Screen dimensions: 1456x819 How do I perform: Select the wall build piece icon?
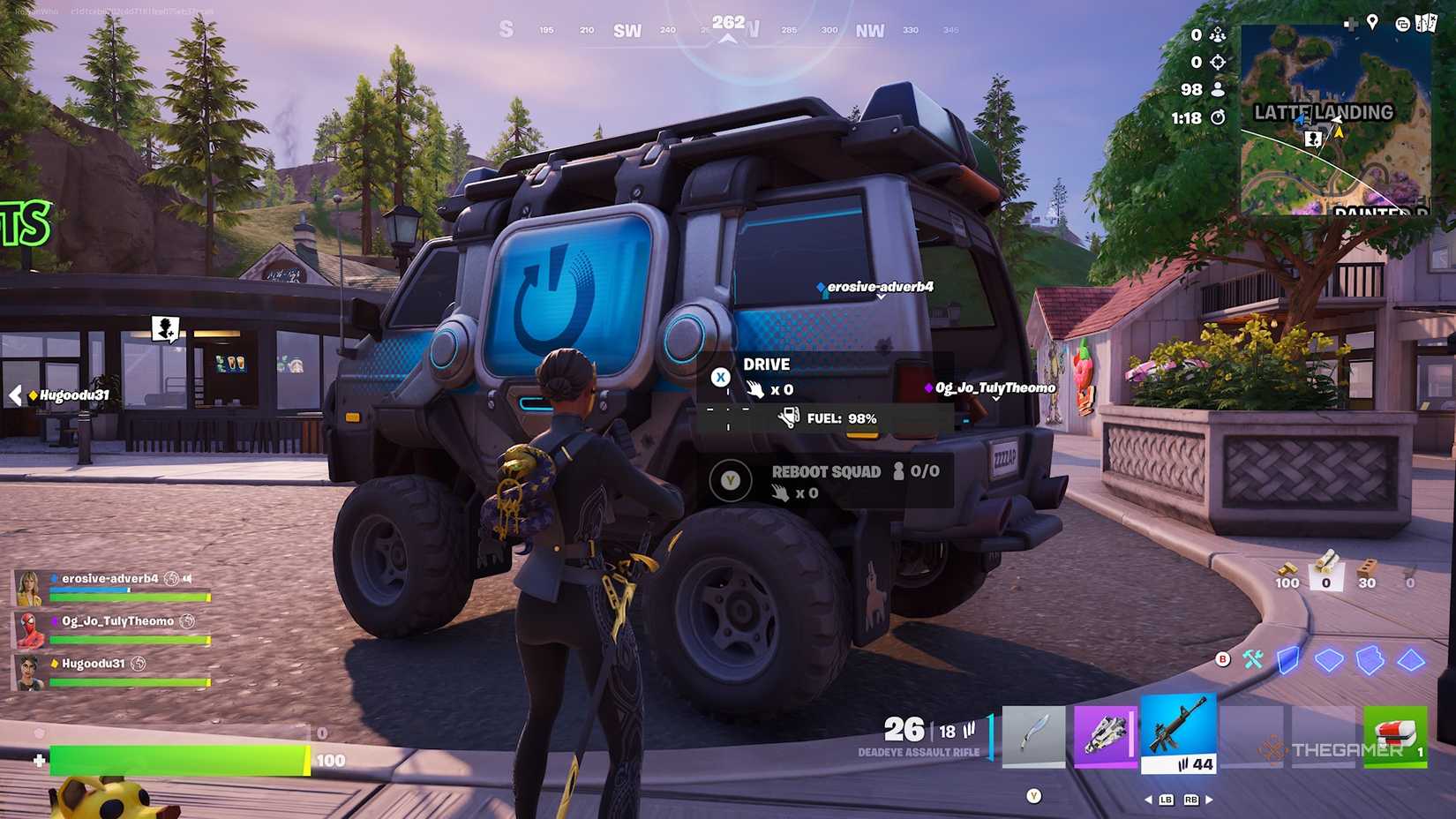point(1288,660)
